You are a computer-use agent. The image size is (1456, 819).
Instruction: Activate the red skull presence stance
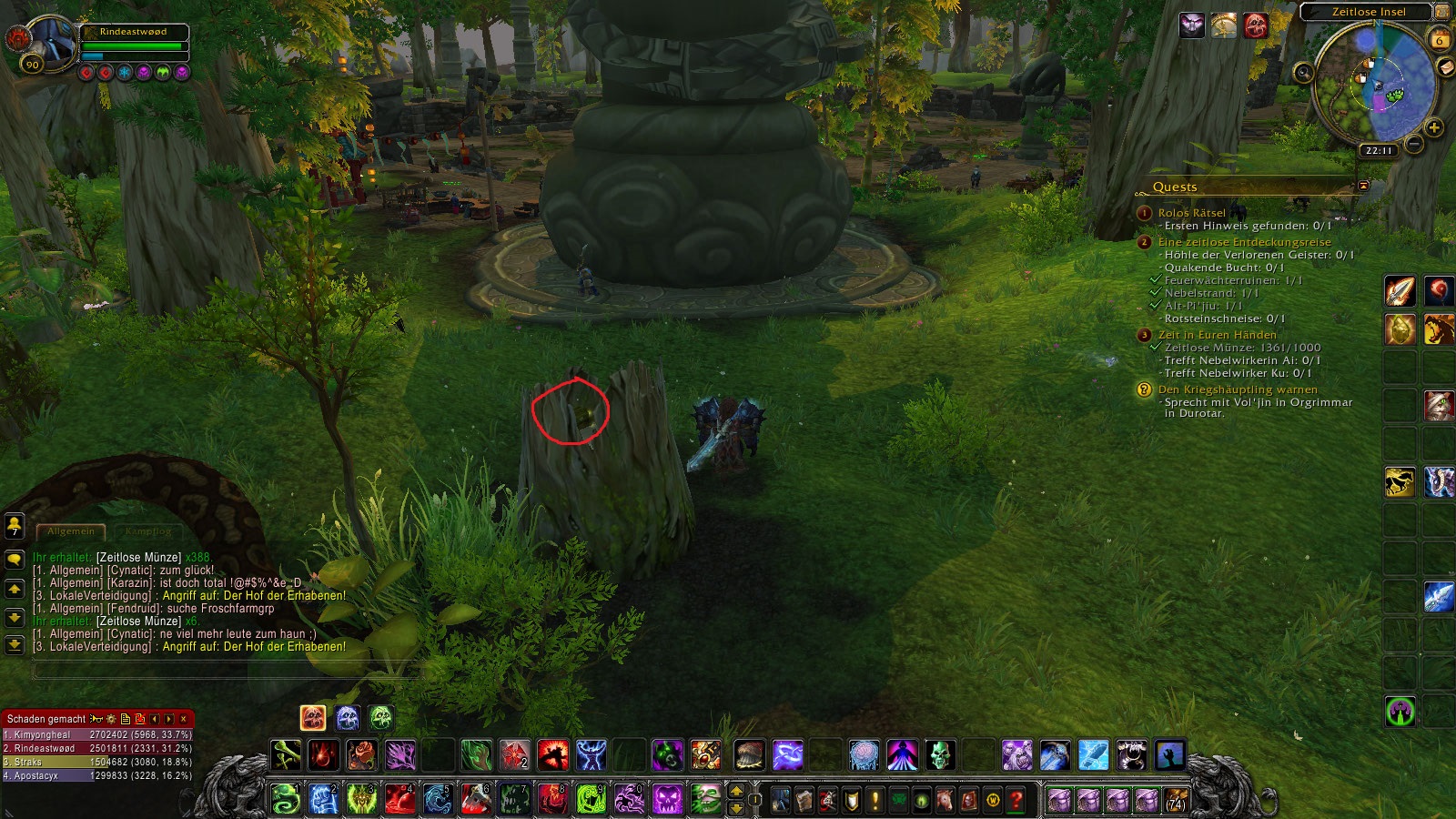313,718
